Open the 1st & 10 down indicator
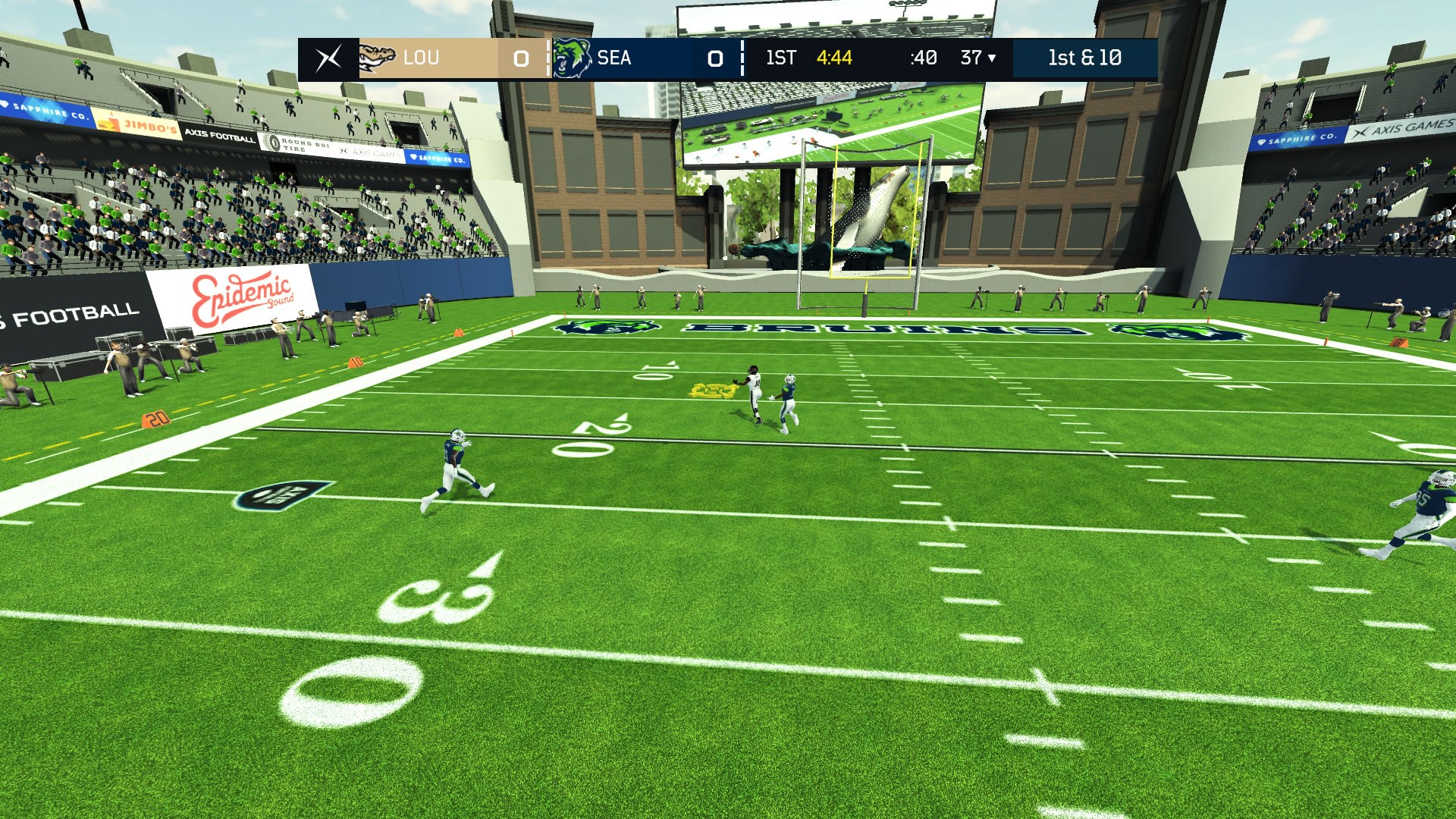The width and height of the screenshot is (1456, 819). [x=1084, y=58]
